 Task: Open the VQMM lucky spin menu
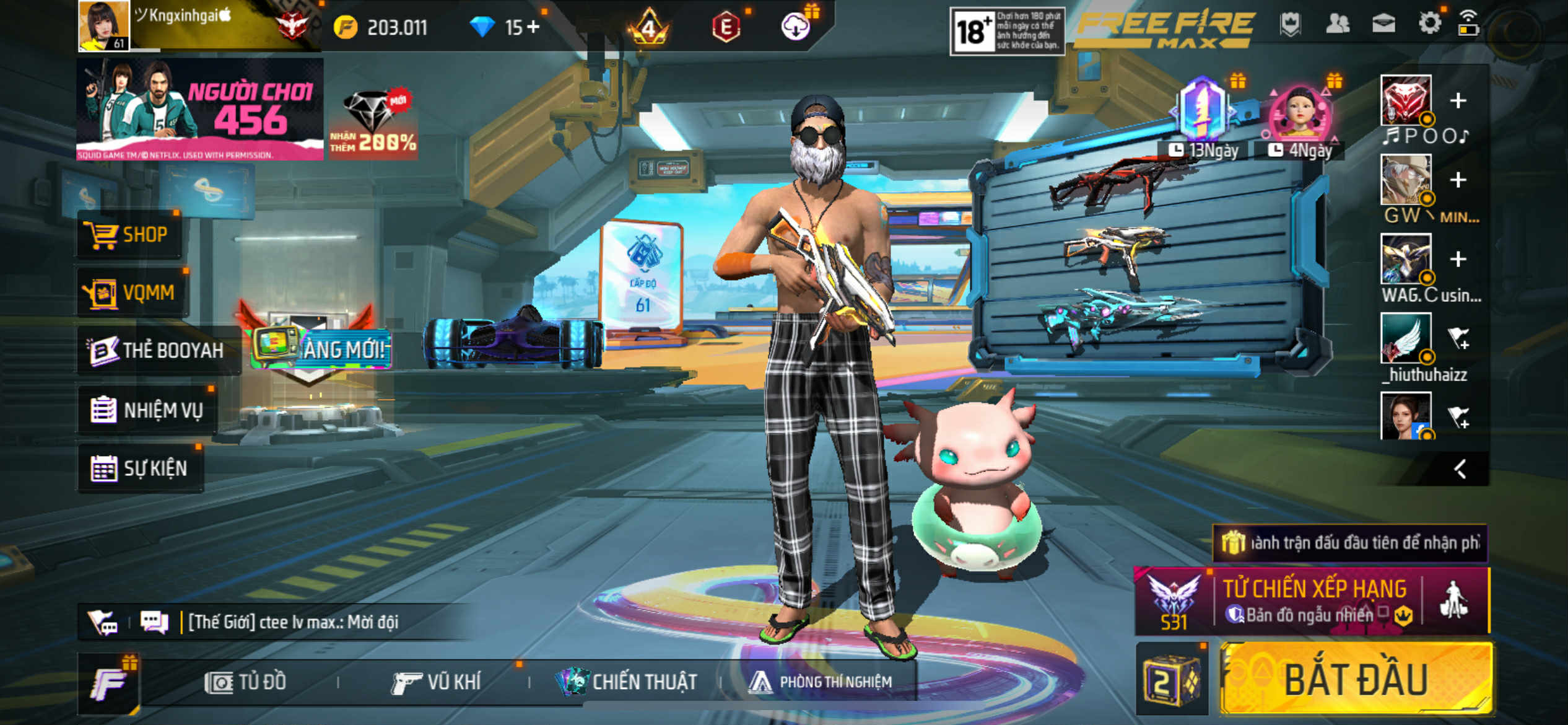click(132, 292)
